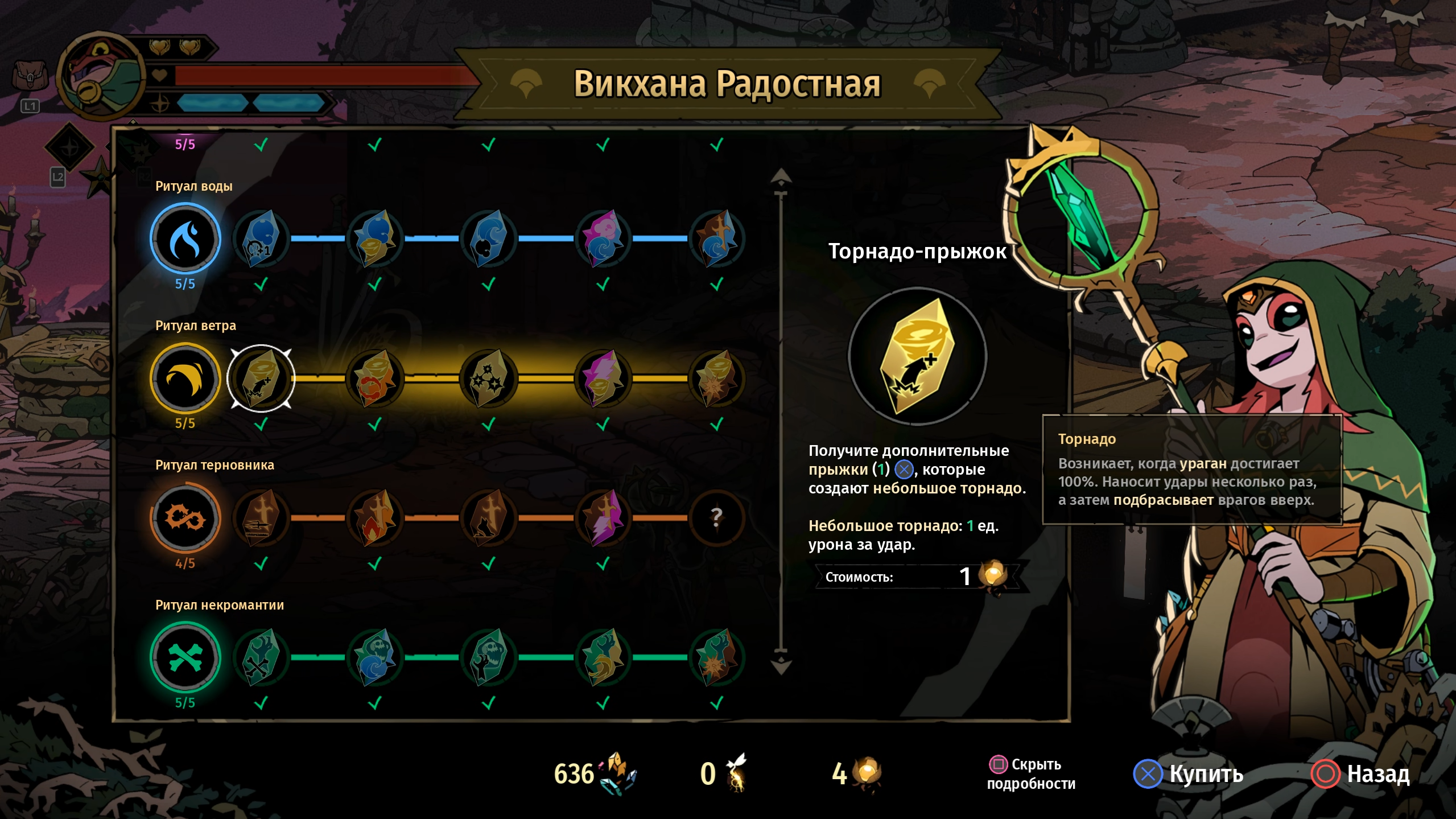Screen dimensions: 1456x819
Task: Select the necromancy ritual (Ритуал некромантии) icon
Action: click(x=185, y=657)
